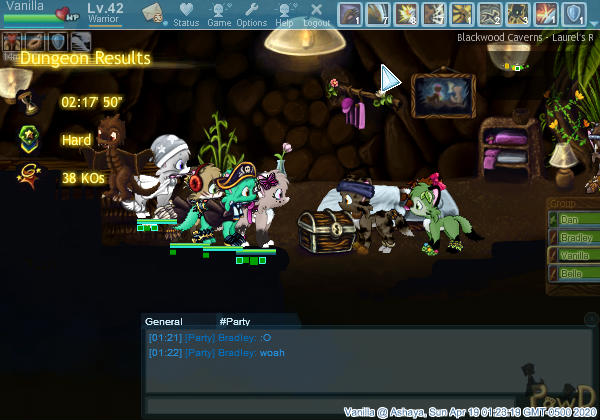
Task: Click the blue shield hotbar skill
Action: [574, 14]
